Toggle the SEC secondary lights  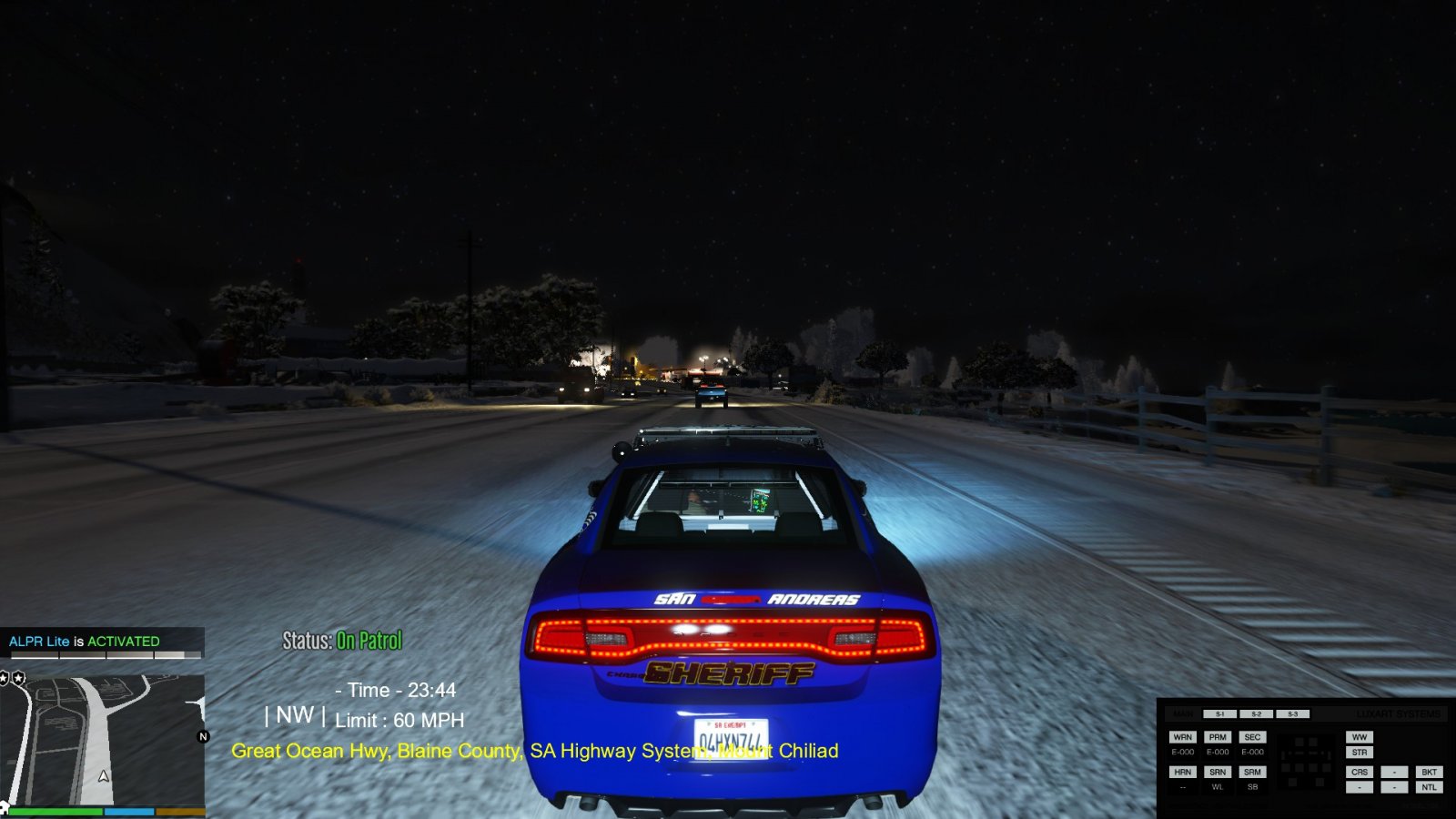1253,737
